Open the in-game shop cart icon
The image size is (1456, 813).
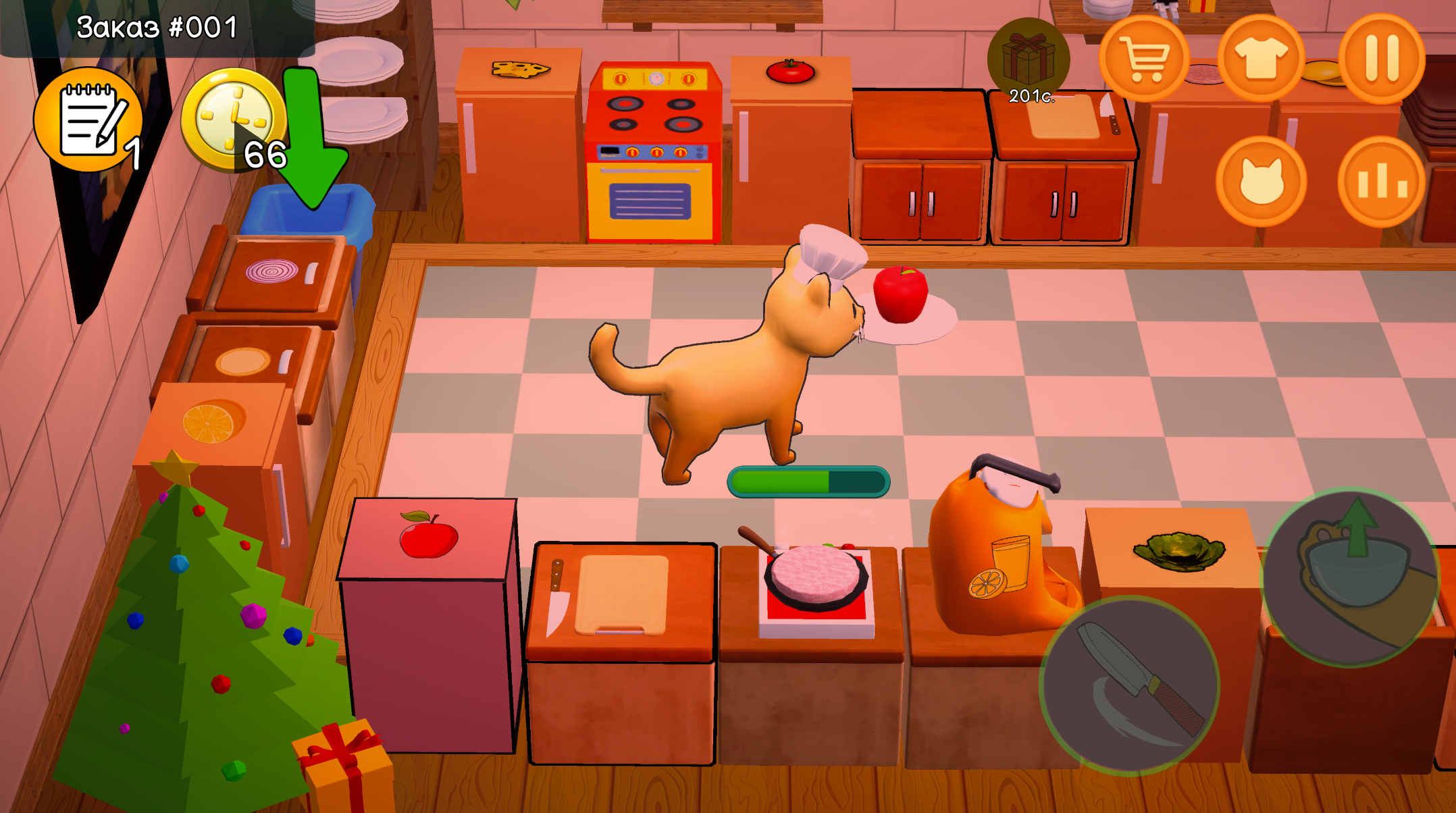[x=1145, y=58]
